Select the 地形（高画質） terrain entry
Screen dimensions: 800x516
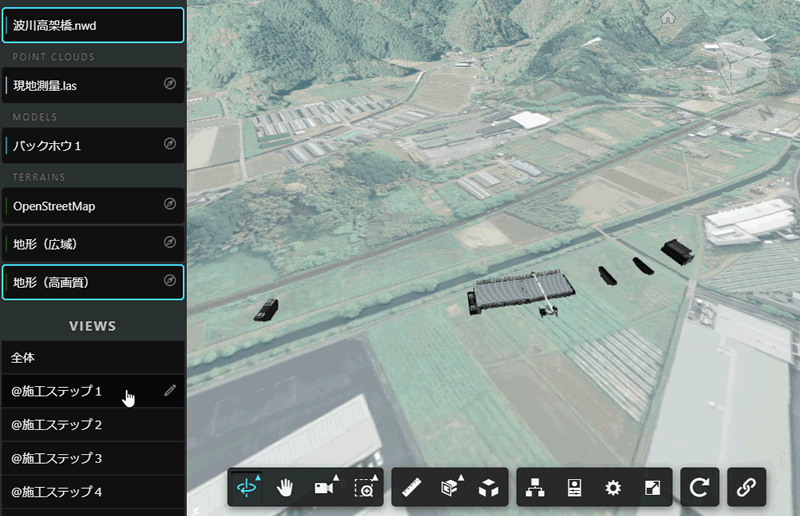[85, 282]
